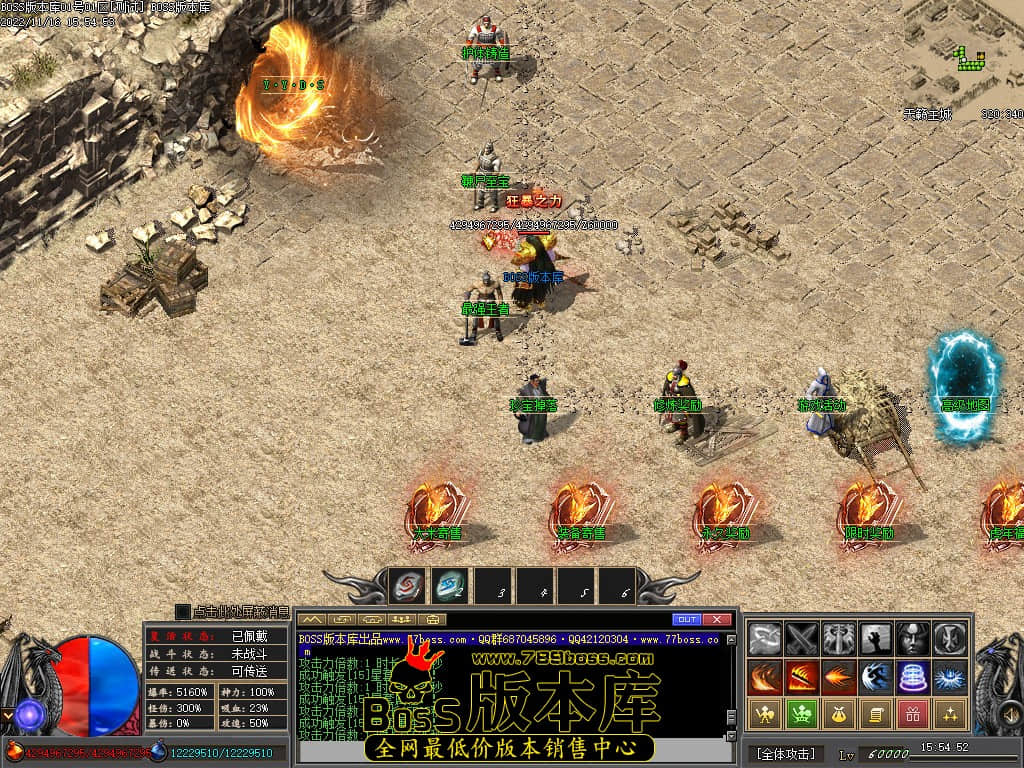Tick the block-messages checkbox above the status panel
1024x768 pixels.
[182, 611]
